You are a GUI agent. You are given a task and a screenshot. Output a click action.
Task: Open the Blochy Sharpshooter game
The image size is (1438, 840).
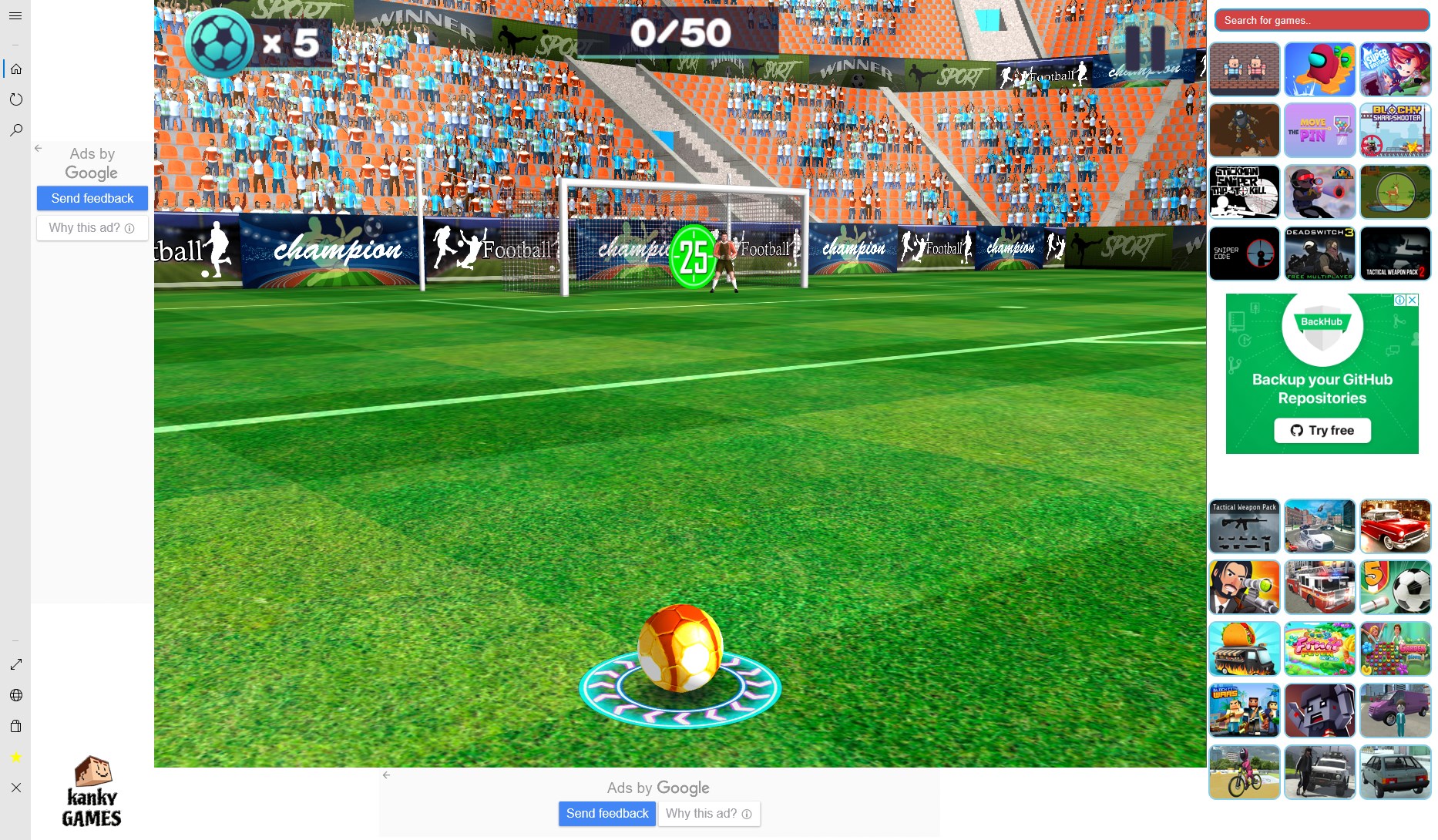click(1396, 130)
